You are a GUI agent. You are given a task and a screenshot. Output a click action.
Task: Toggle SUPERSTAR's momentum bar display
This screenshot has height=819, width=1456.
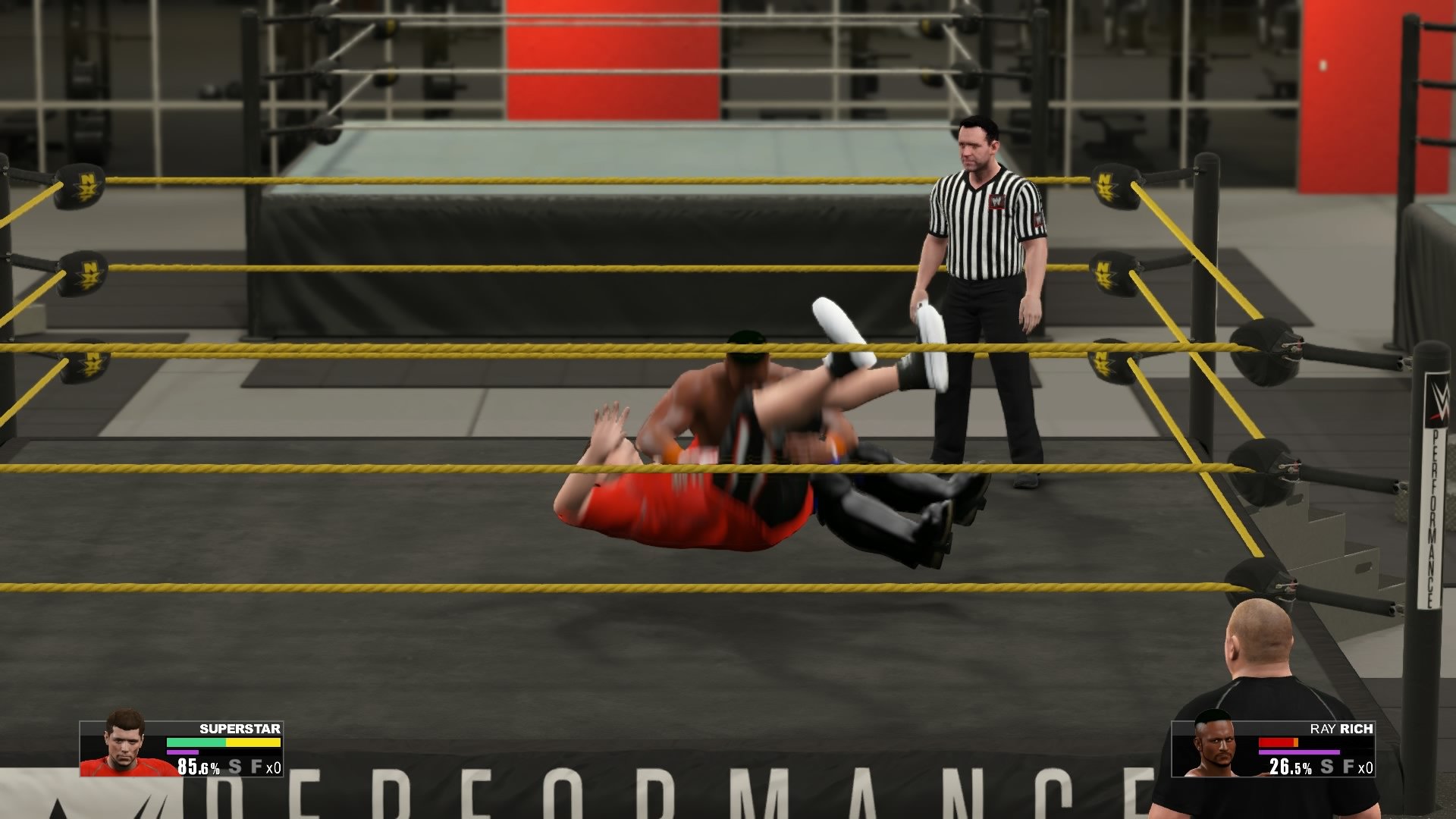point(182,752)
